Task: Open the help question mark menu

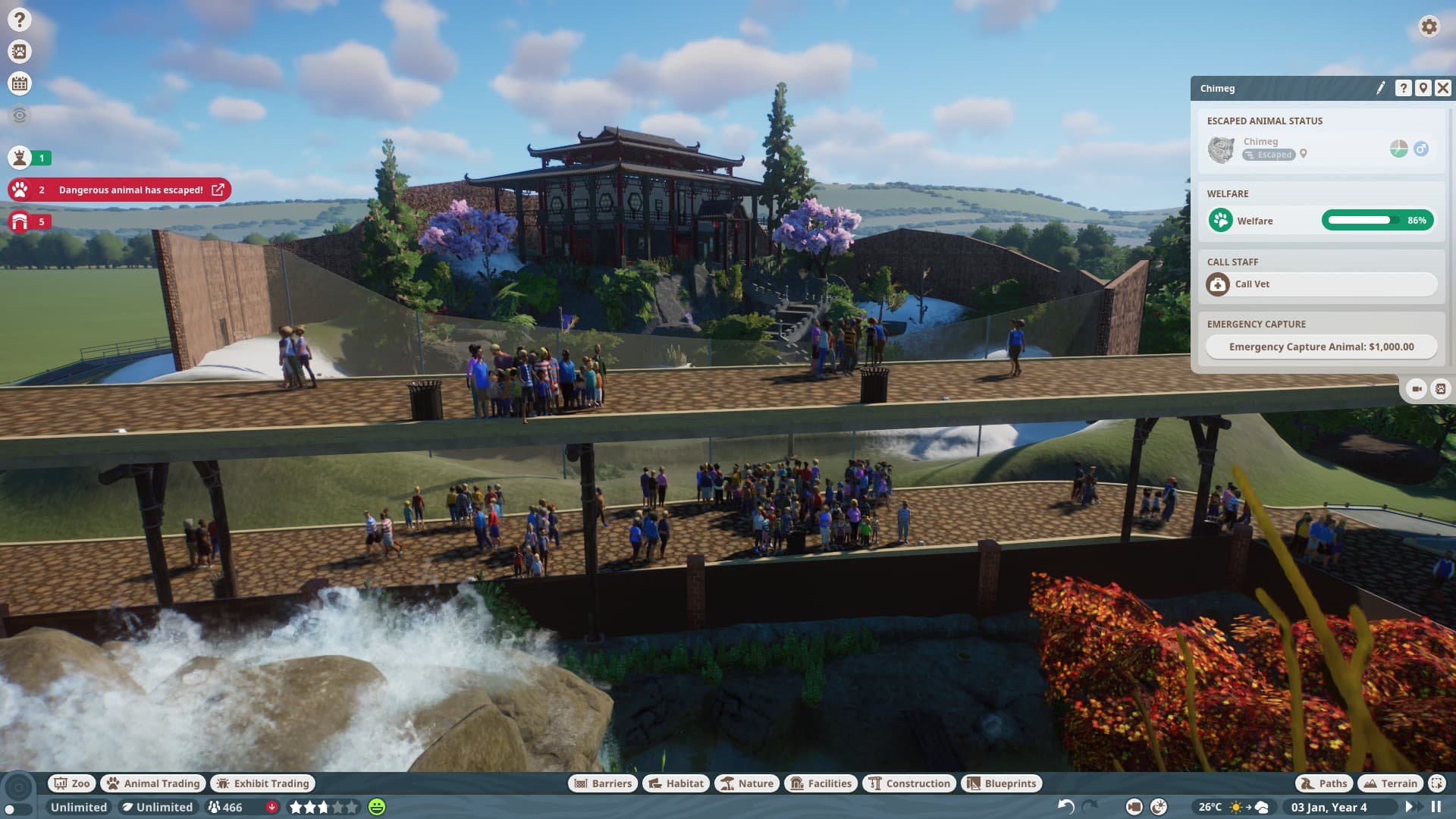Action: (20, 20)
